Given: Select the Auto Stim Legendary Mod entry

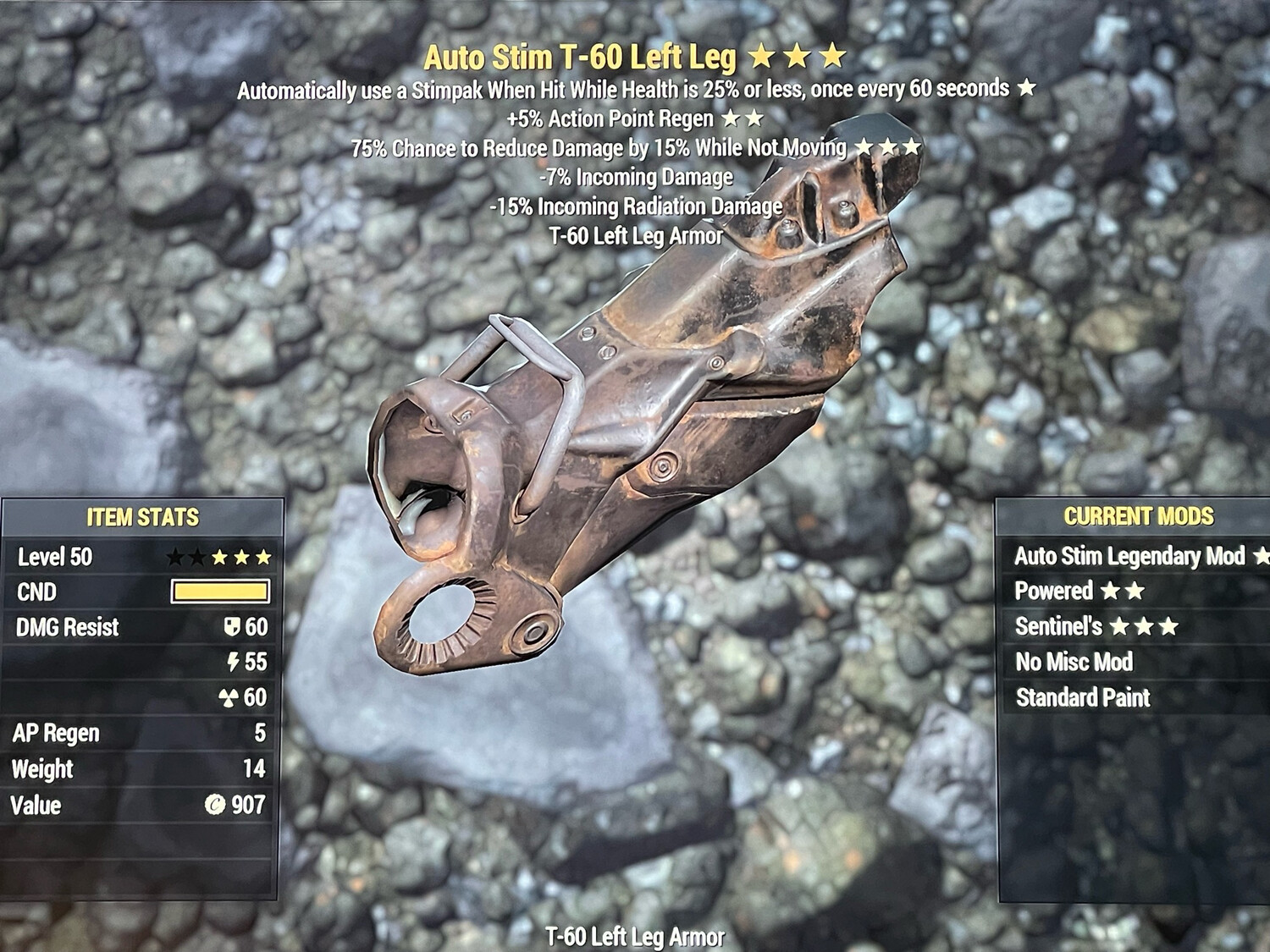Looking at the screenshot, I should (1130, 556).
